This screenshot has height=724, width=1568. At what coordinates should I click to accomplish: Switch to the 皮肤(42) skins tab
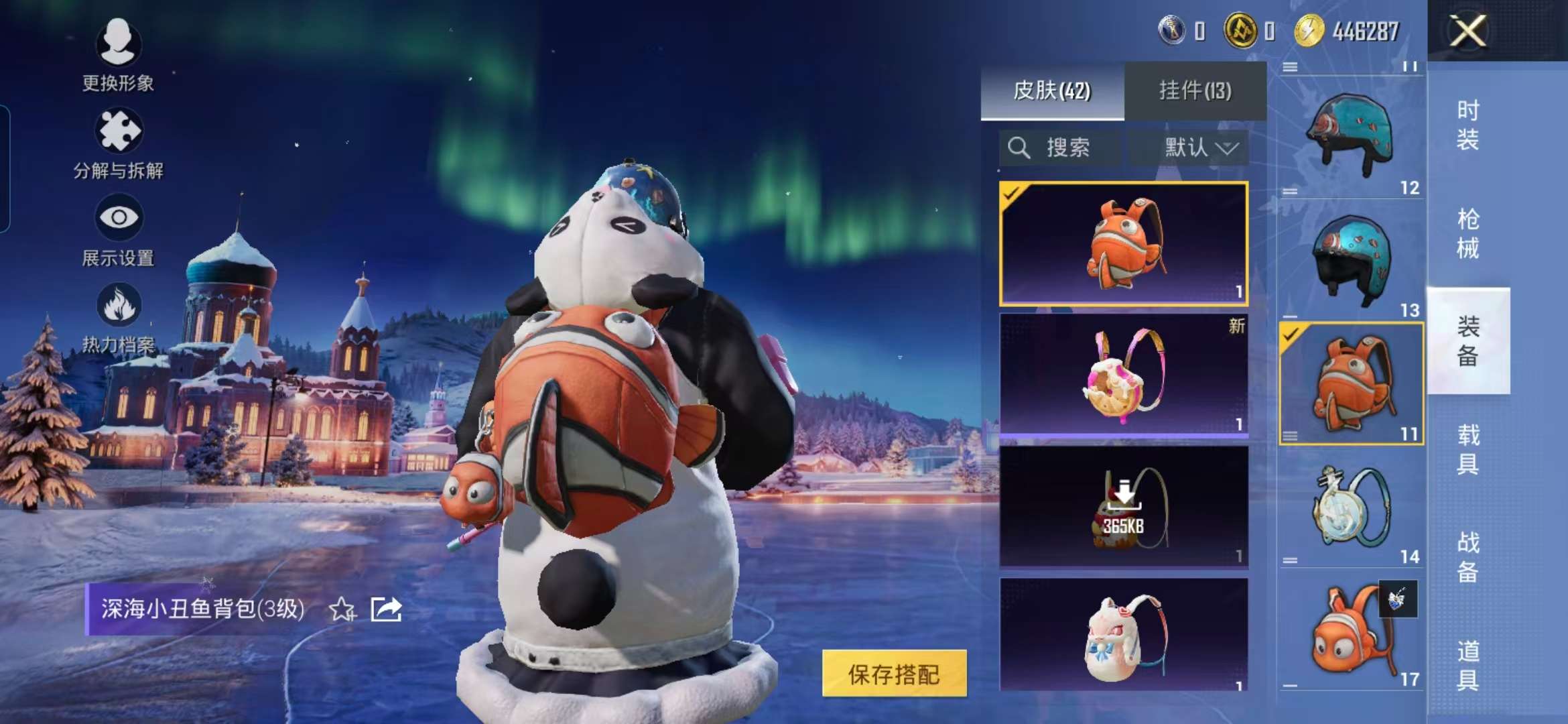pyautogui.click(x=1052, y=90)
